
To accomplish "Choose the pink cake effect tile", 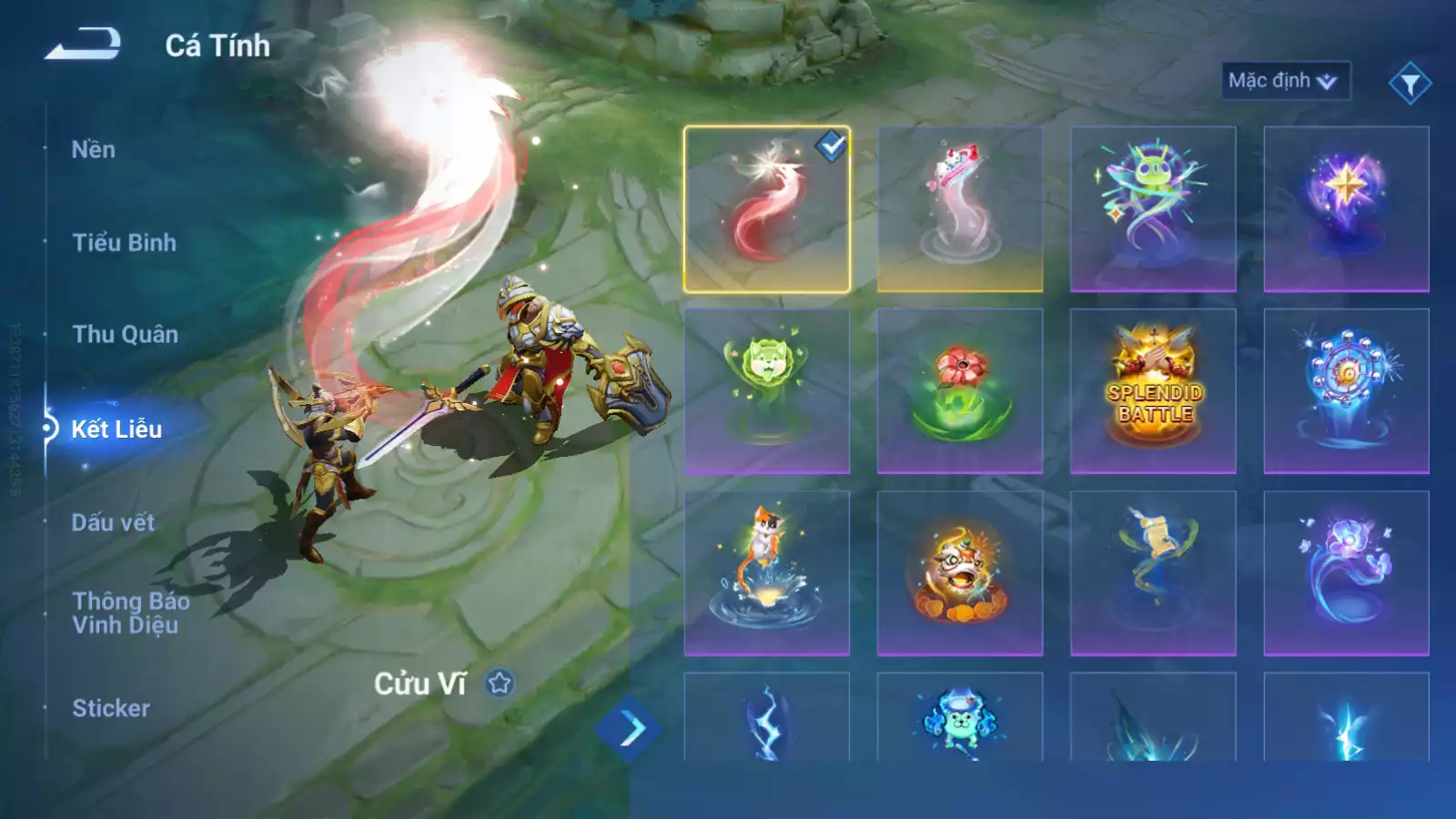I will pyautogui.click(x=959, y=209).
